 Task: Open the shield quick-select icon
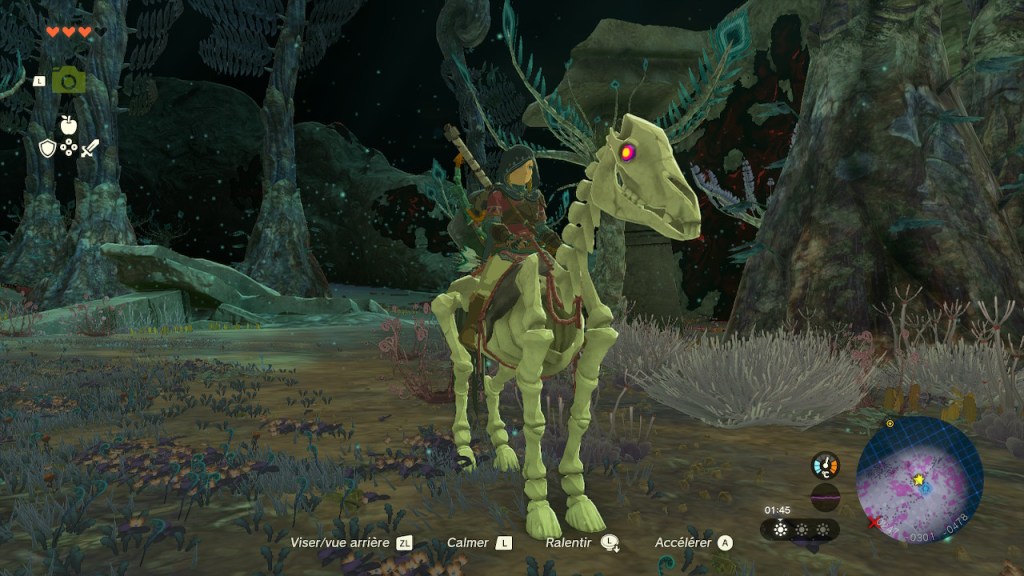coord(47,148)
